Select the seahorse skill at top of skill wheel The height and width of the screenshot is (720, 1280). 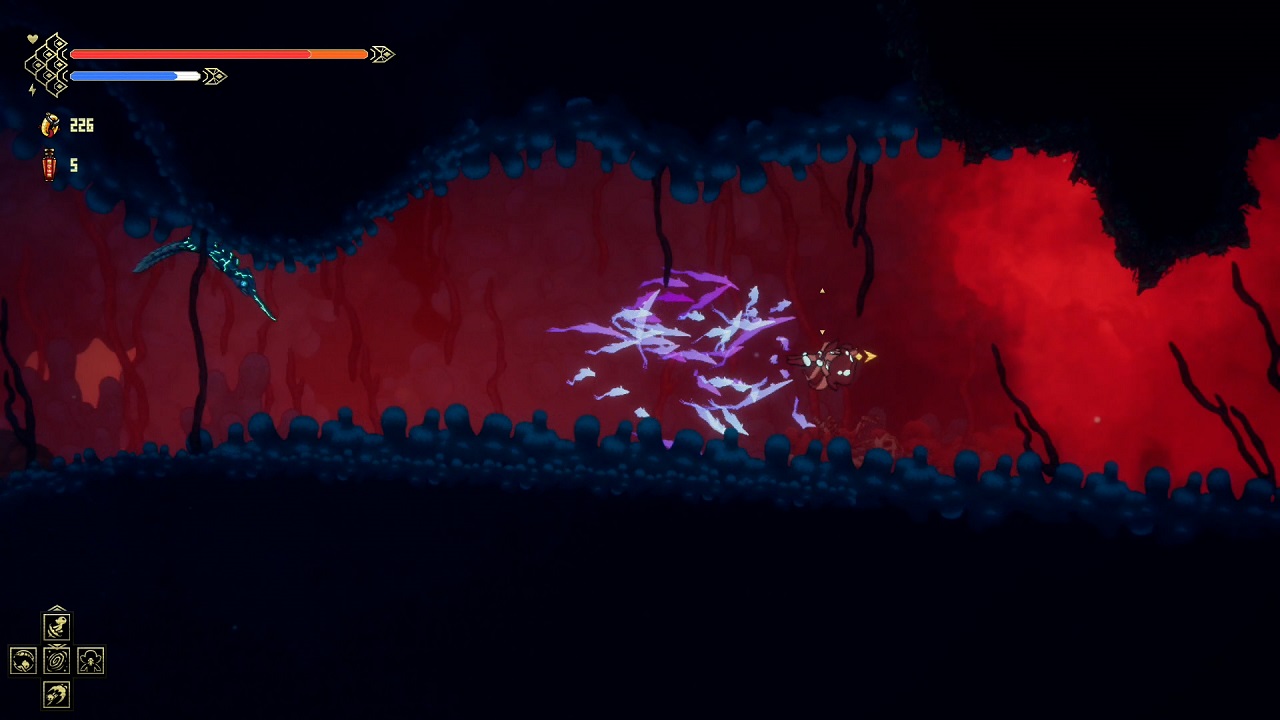[57, 627]
